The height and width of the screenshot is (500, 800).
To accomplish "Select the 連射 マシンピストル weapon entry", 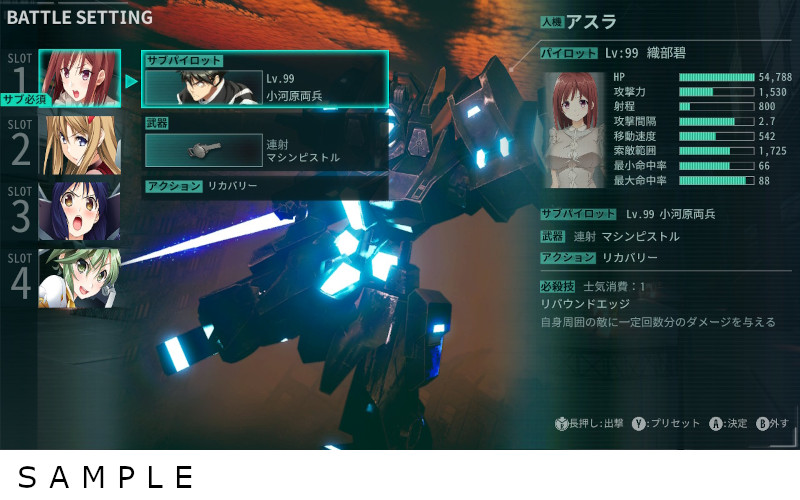I will pos(265,150).
